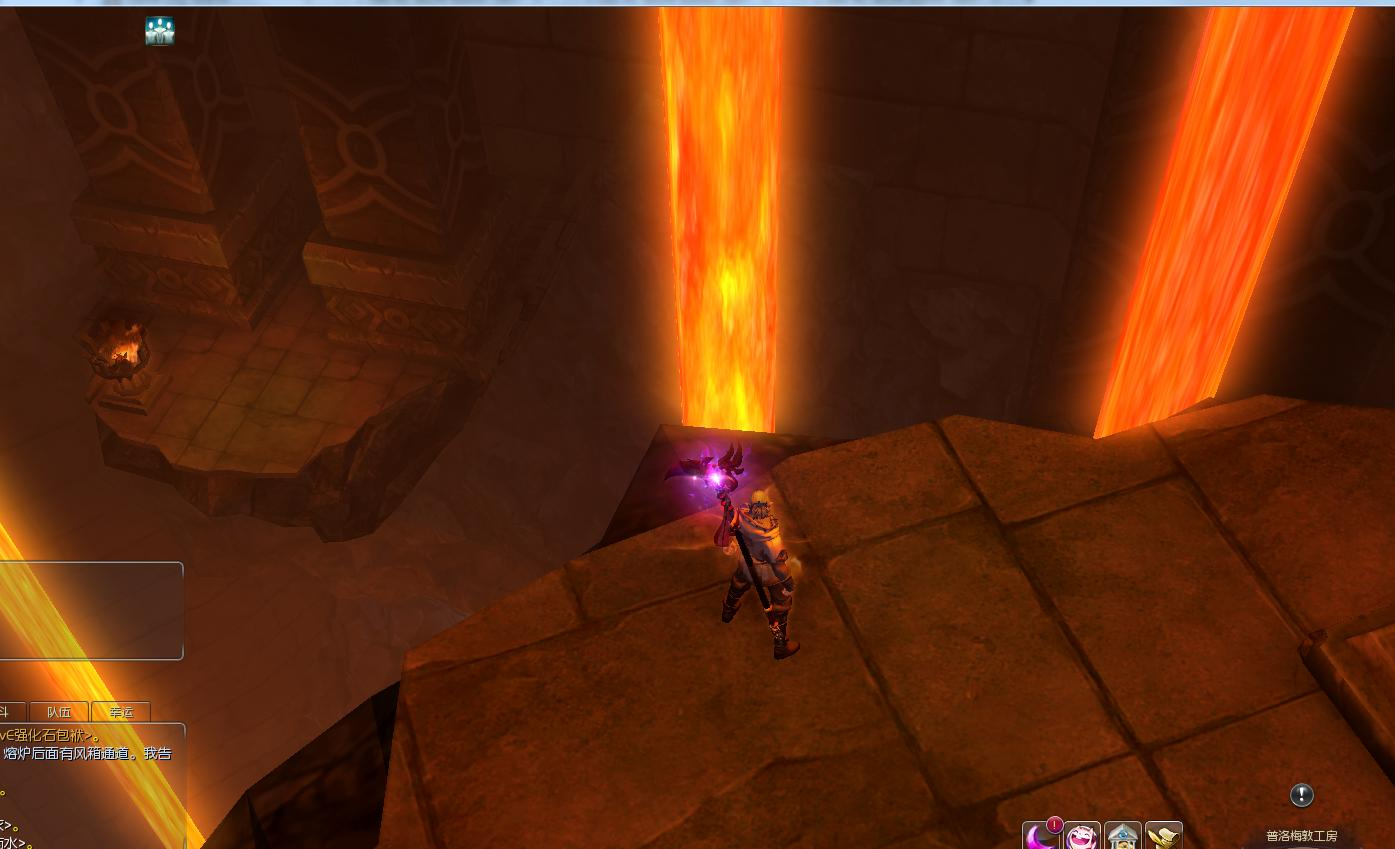
Task: Select the 普洛梅教工房 location label
Action: pyautogui.click(x=1301, y=836)
